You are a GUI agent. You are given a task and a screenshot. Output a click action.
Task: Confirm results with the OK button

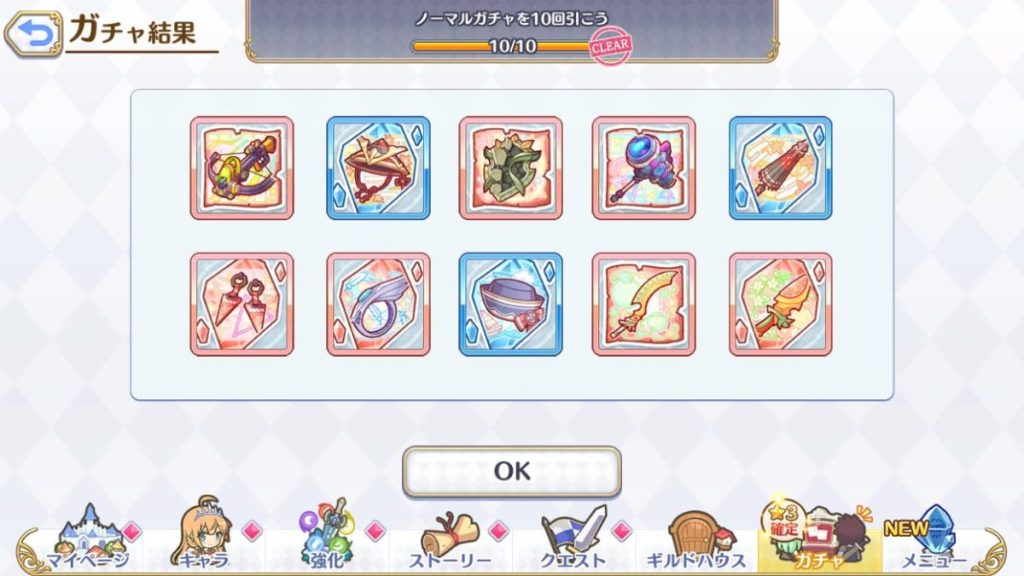pyautogui.click(x=511, y=471)
